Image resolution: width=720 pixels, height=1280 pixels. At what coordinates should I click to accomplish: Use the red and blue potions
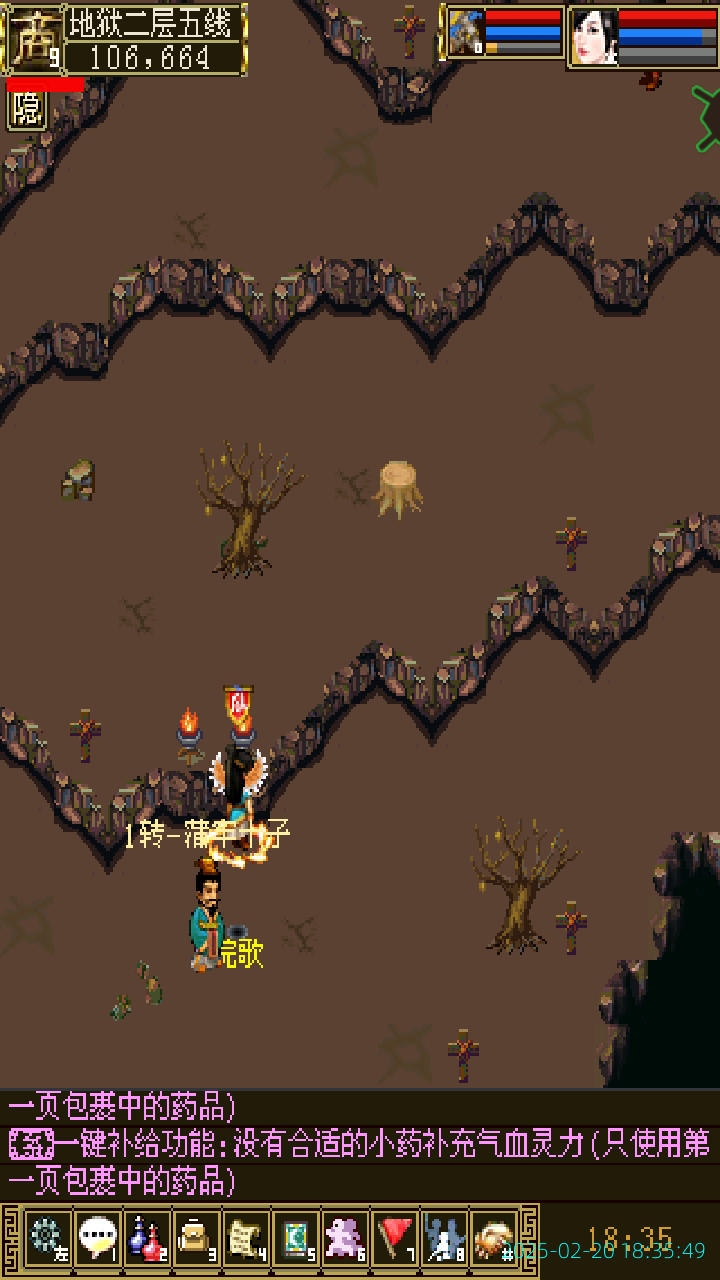(x=147, y=1238)
